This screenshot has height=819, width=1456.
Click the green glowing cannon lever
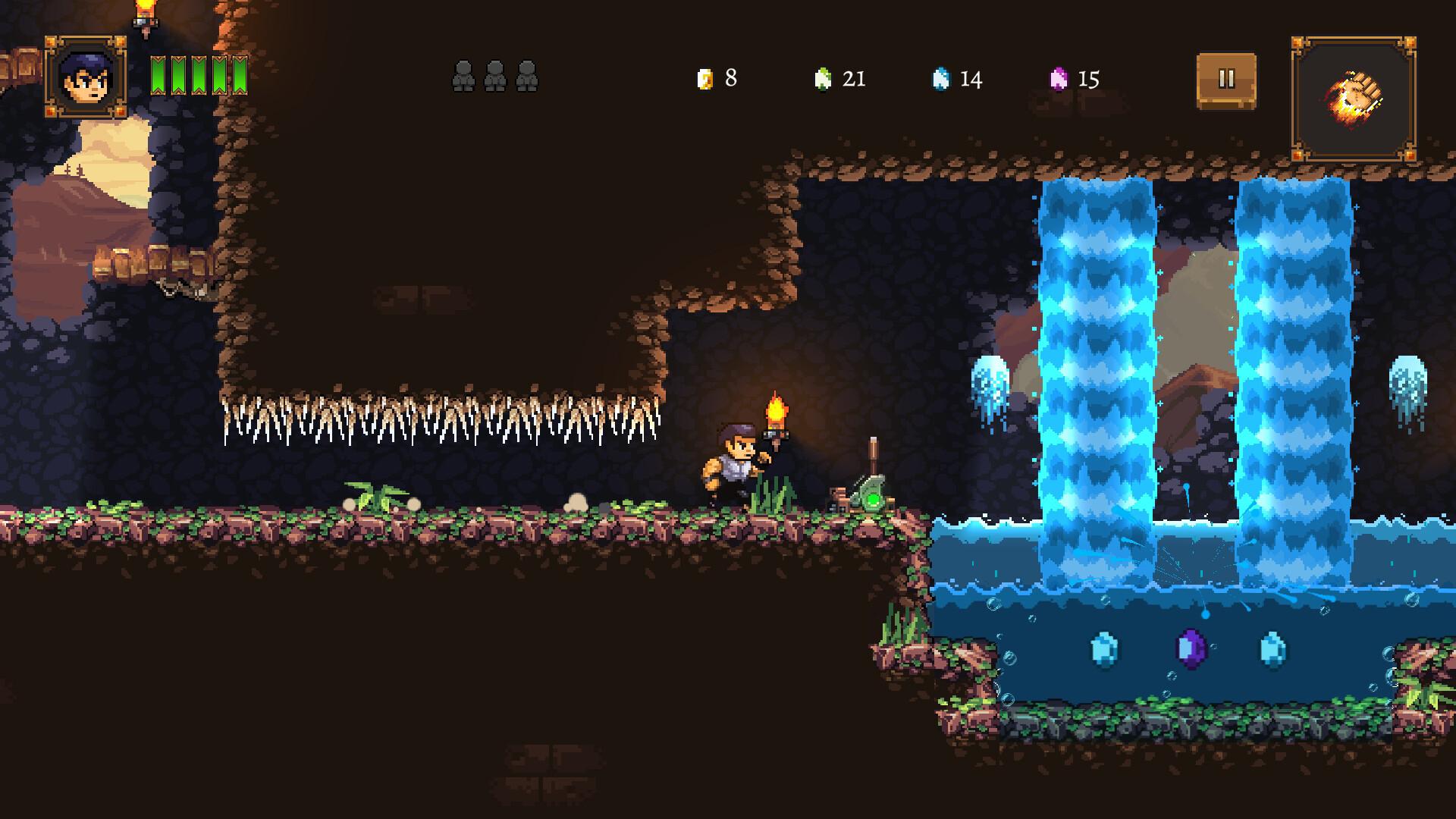click(874, 499)
